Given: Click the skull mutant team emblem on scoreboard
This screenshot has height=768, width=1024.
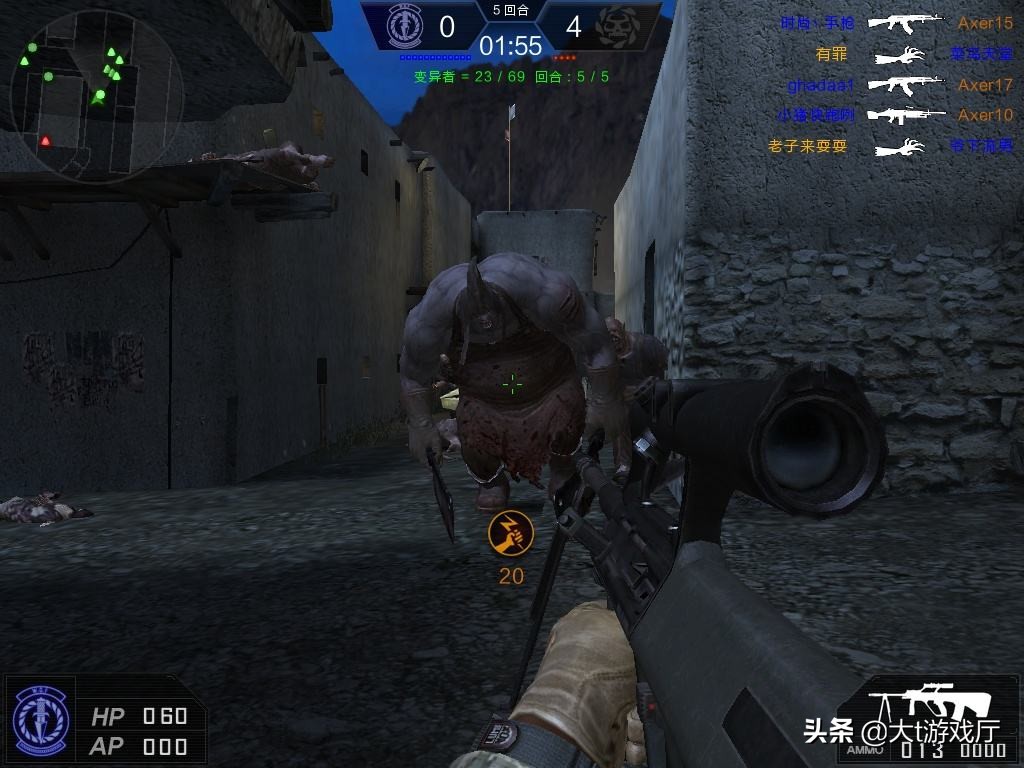Looking at the screenshot, I should 617,27.
